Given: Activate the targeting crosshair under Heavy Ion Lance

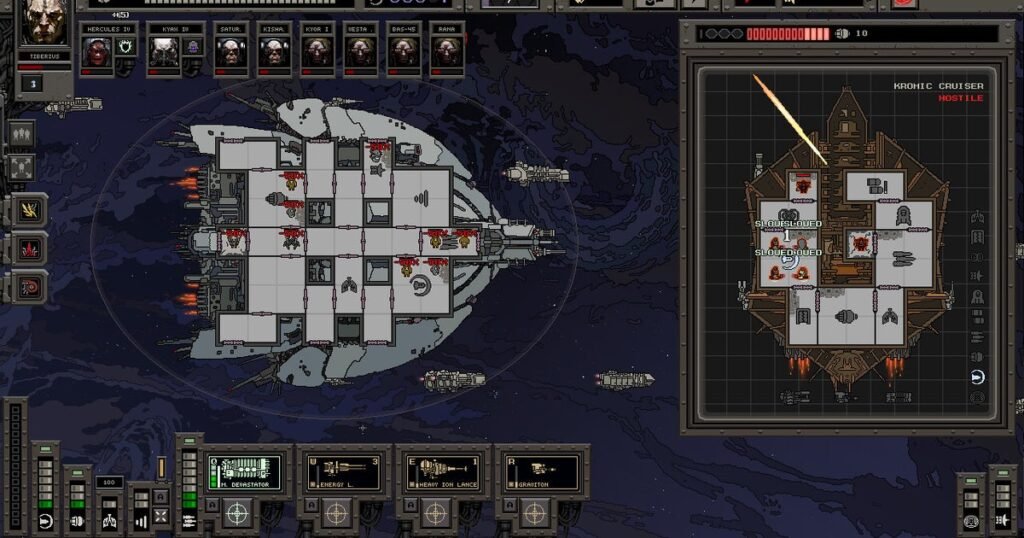Looking at the screenshot, I should (x=435, y=513).
